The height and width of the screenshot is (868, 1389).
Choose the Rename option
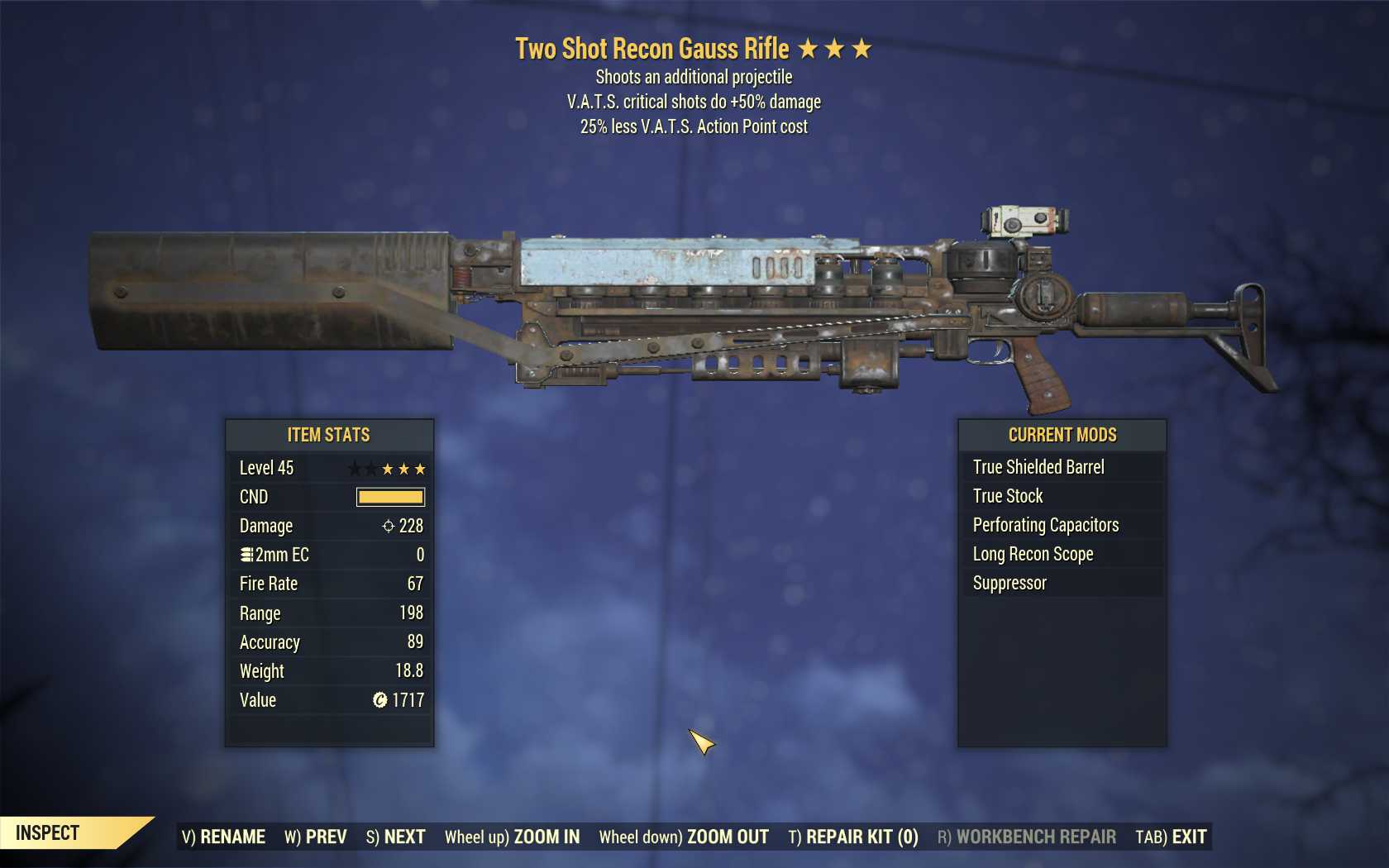click(223, 837)
